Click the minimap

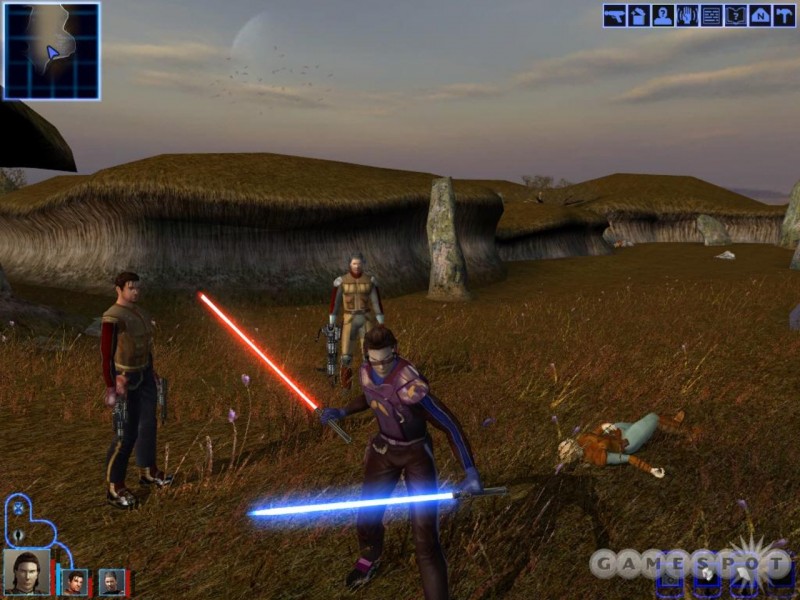click(x=51, y=50)
